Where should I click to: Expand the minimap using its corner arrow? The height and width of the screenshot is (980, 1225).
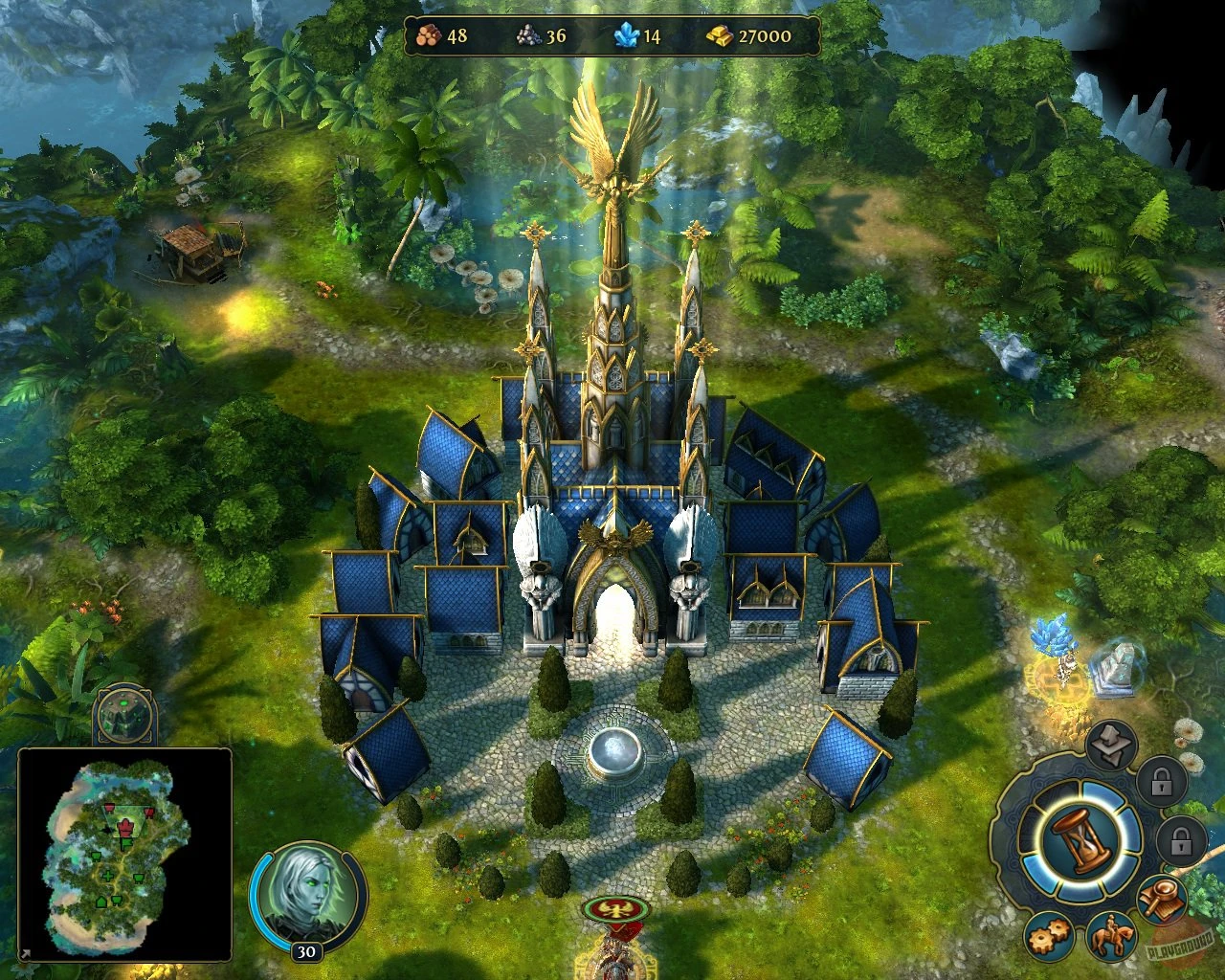click(24, 953)
